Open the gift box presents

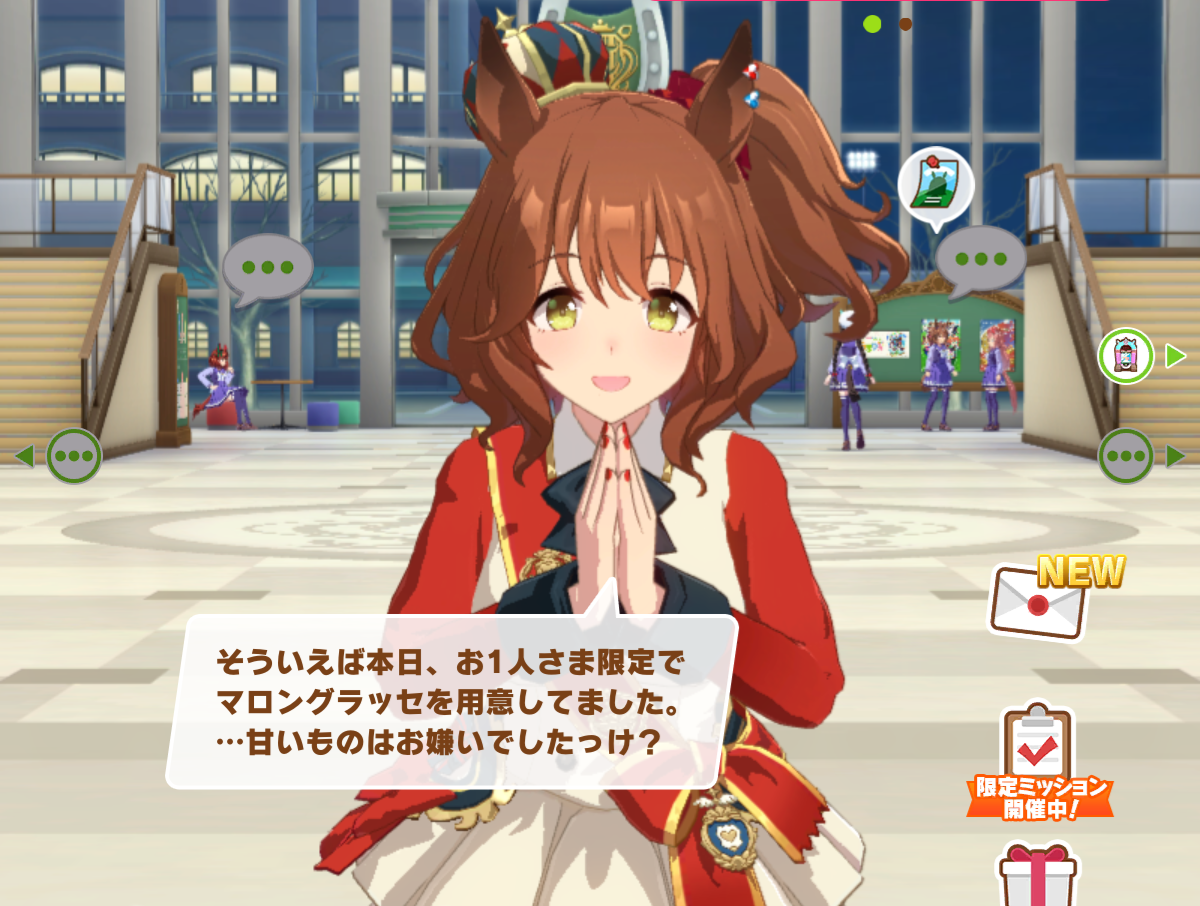pos(1037,874)
